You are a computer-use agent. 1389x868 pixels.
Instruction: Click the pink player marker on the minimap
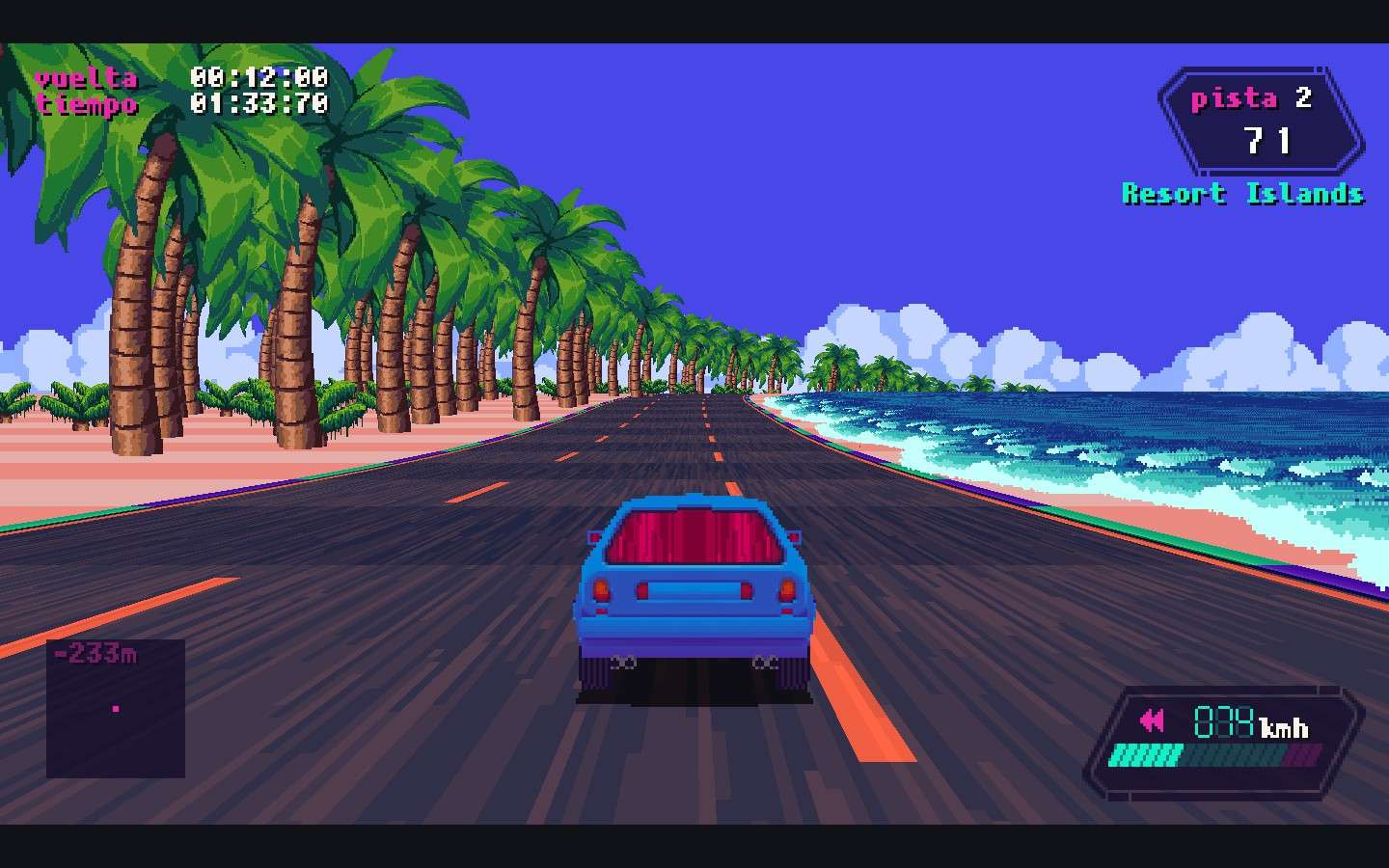[116, 707]
